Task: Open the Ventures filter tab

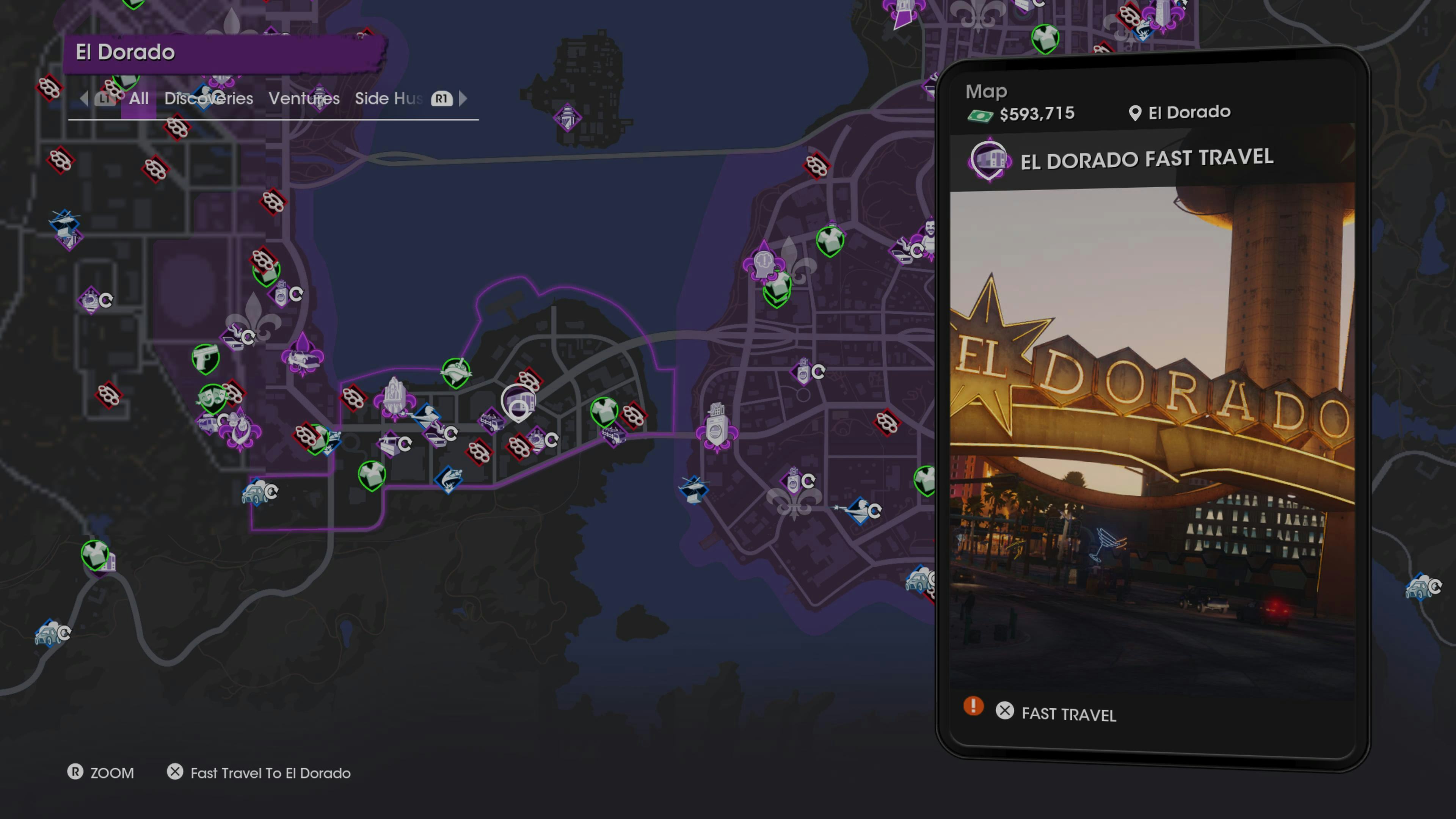Action: [x=304, y=98]
